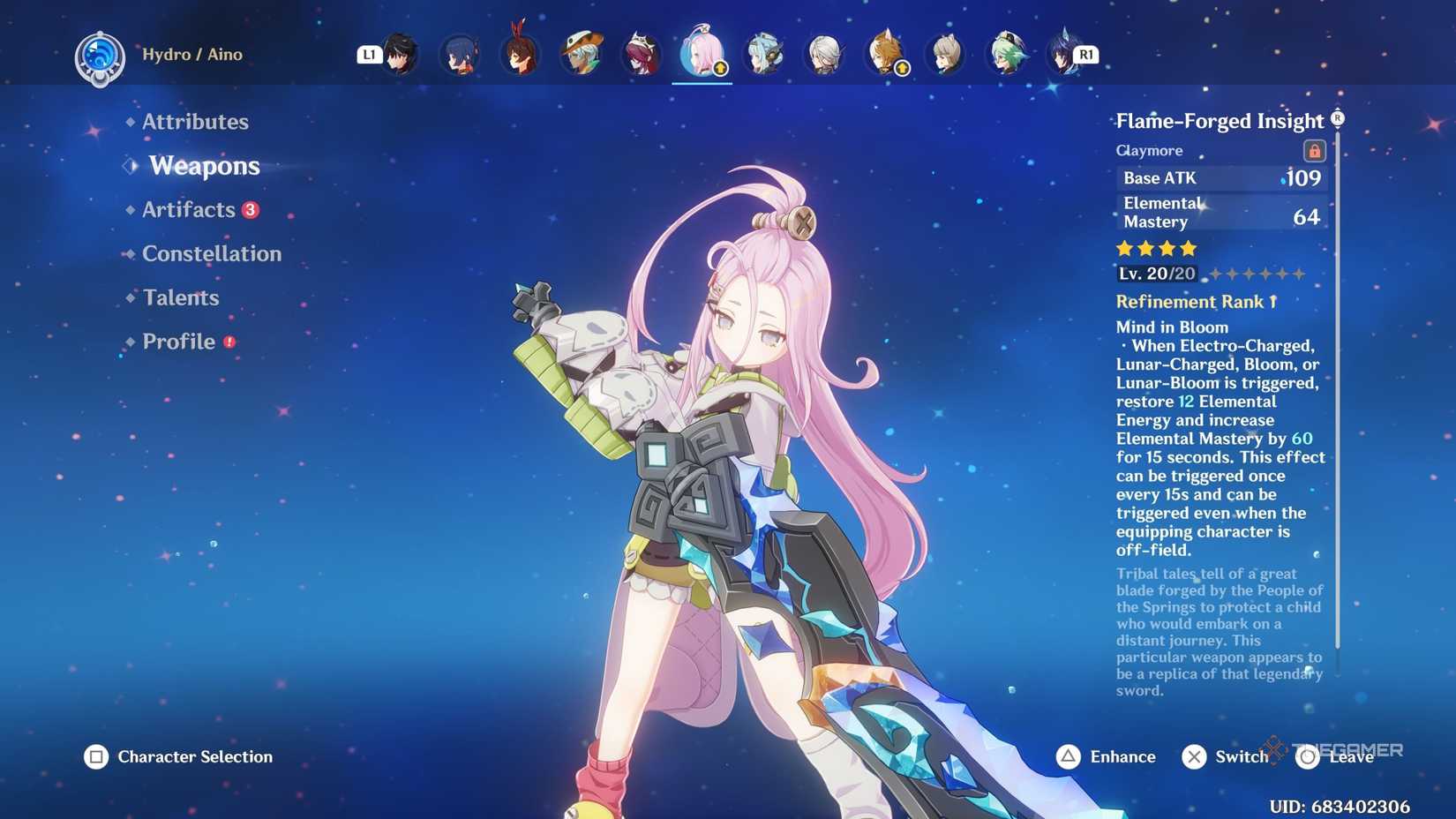Select the green-haired character portrait
1456x819 pixels.
click(x=1007, y=55)
